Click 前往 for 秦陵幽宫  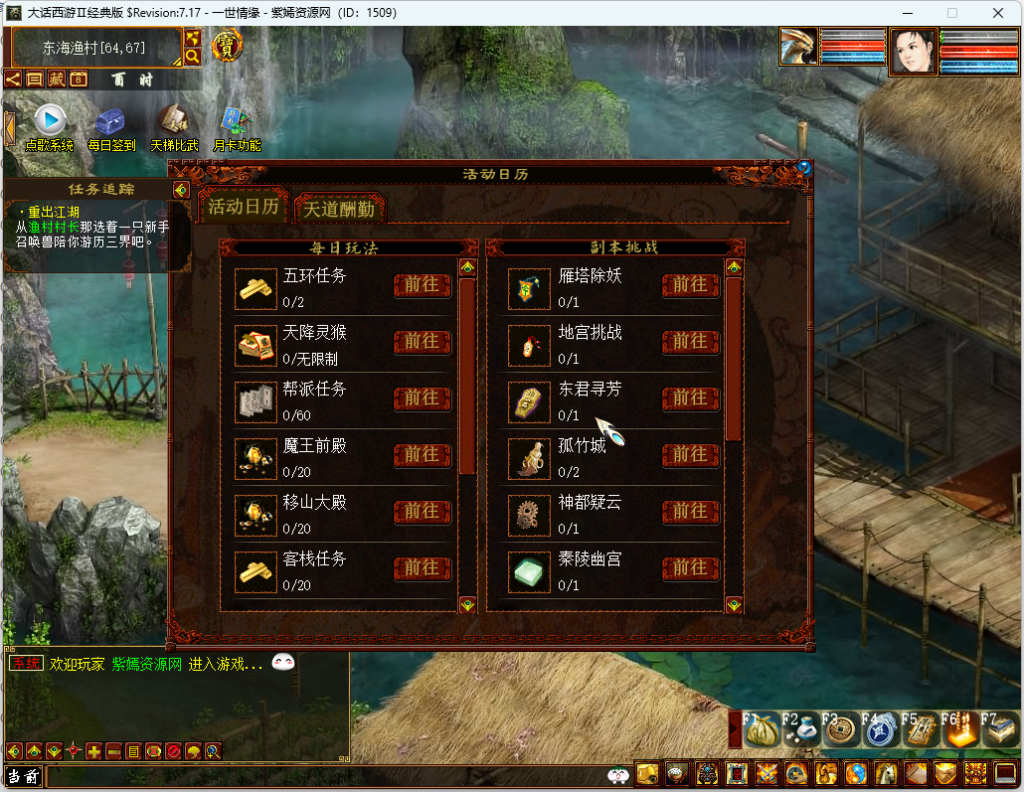(690, 568)
